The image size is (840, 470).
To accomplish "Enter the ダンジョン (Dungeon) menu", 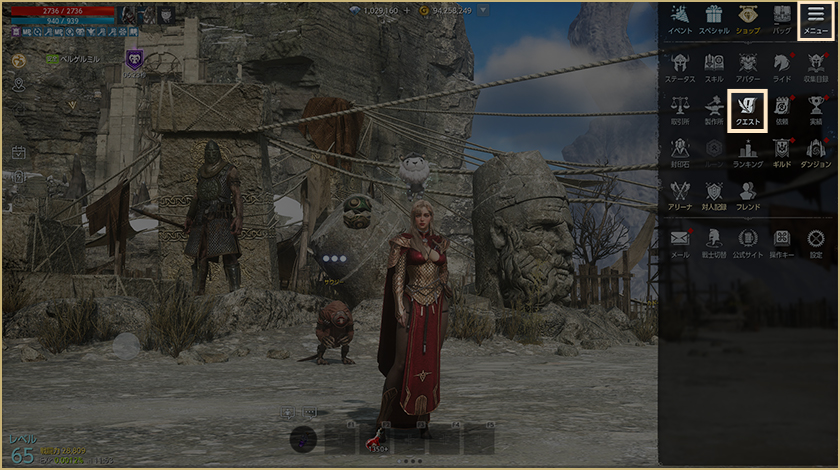I will tap(816, 153).
